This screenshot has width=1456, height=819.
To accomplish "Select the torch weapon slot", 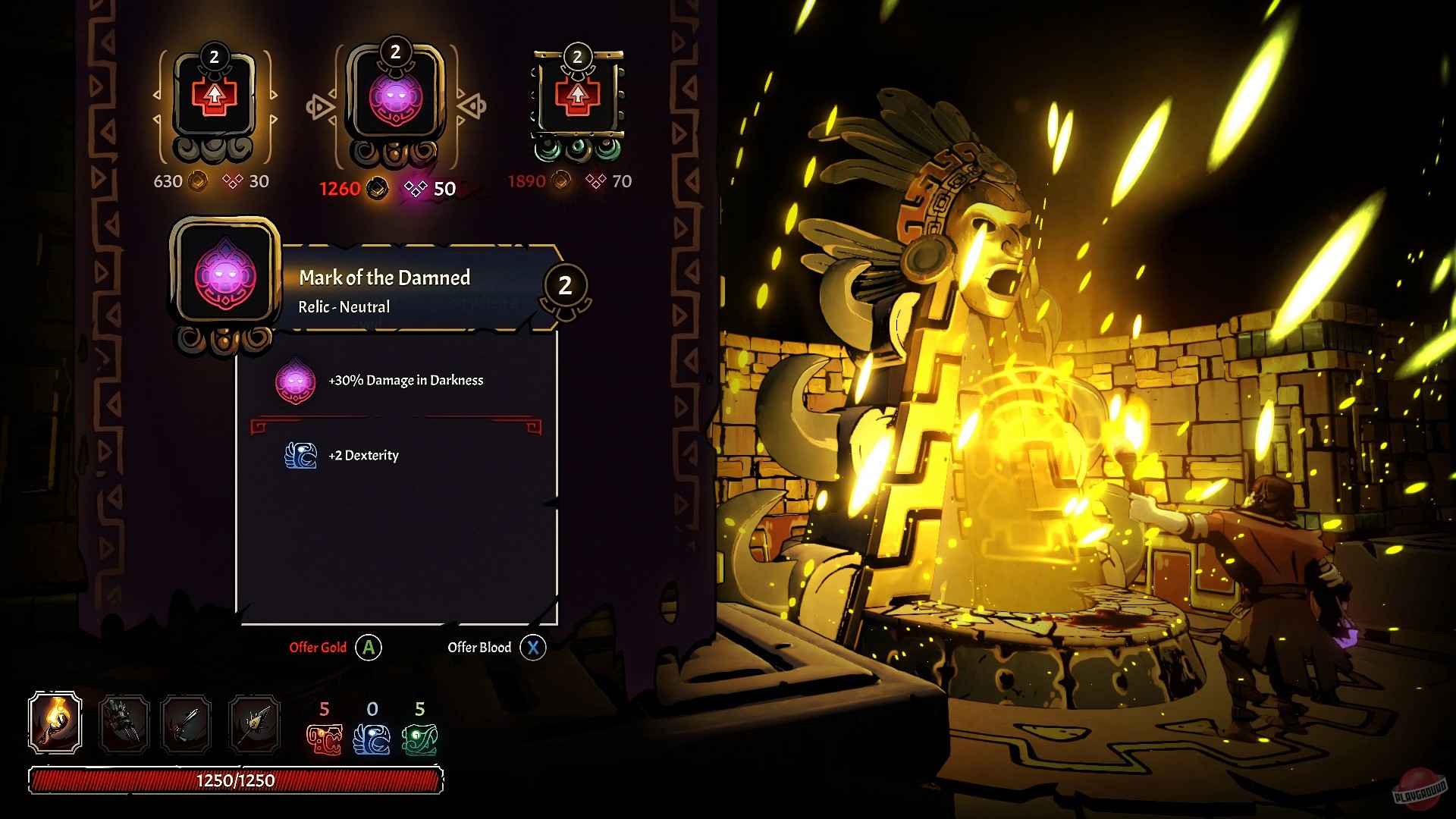I will point(55,723).
